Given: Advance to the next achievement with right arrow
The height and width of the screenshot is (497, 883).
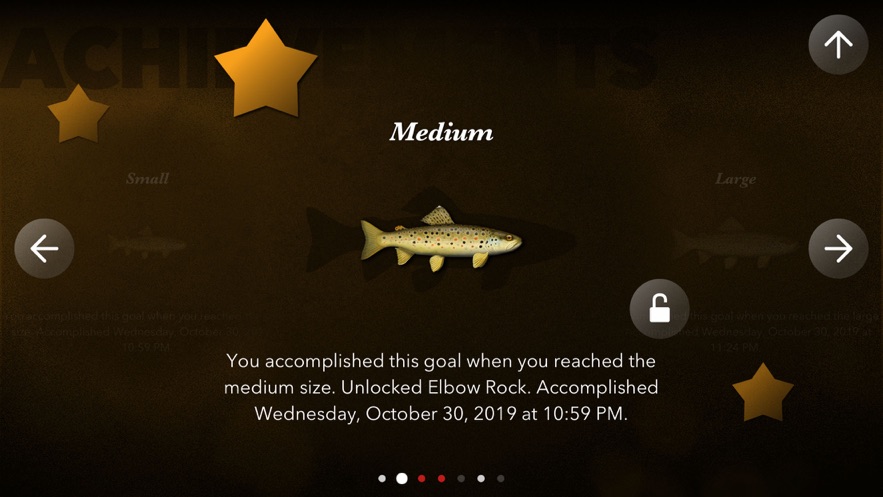Looking at the screenshot, I should (838, 248).
